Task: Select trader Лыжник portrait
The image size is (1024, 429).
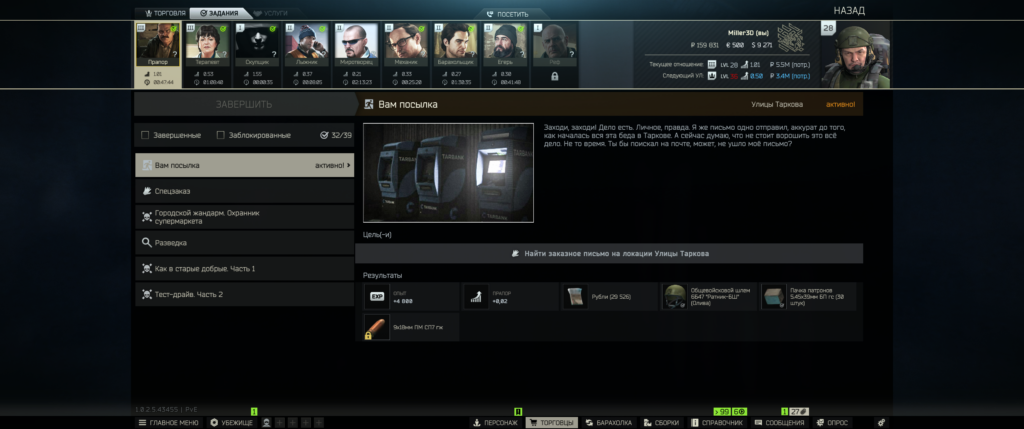Action: tap(308, 44)
